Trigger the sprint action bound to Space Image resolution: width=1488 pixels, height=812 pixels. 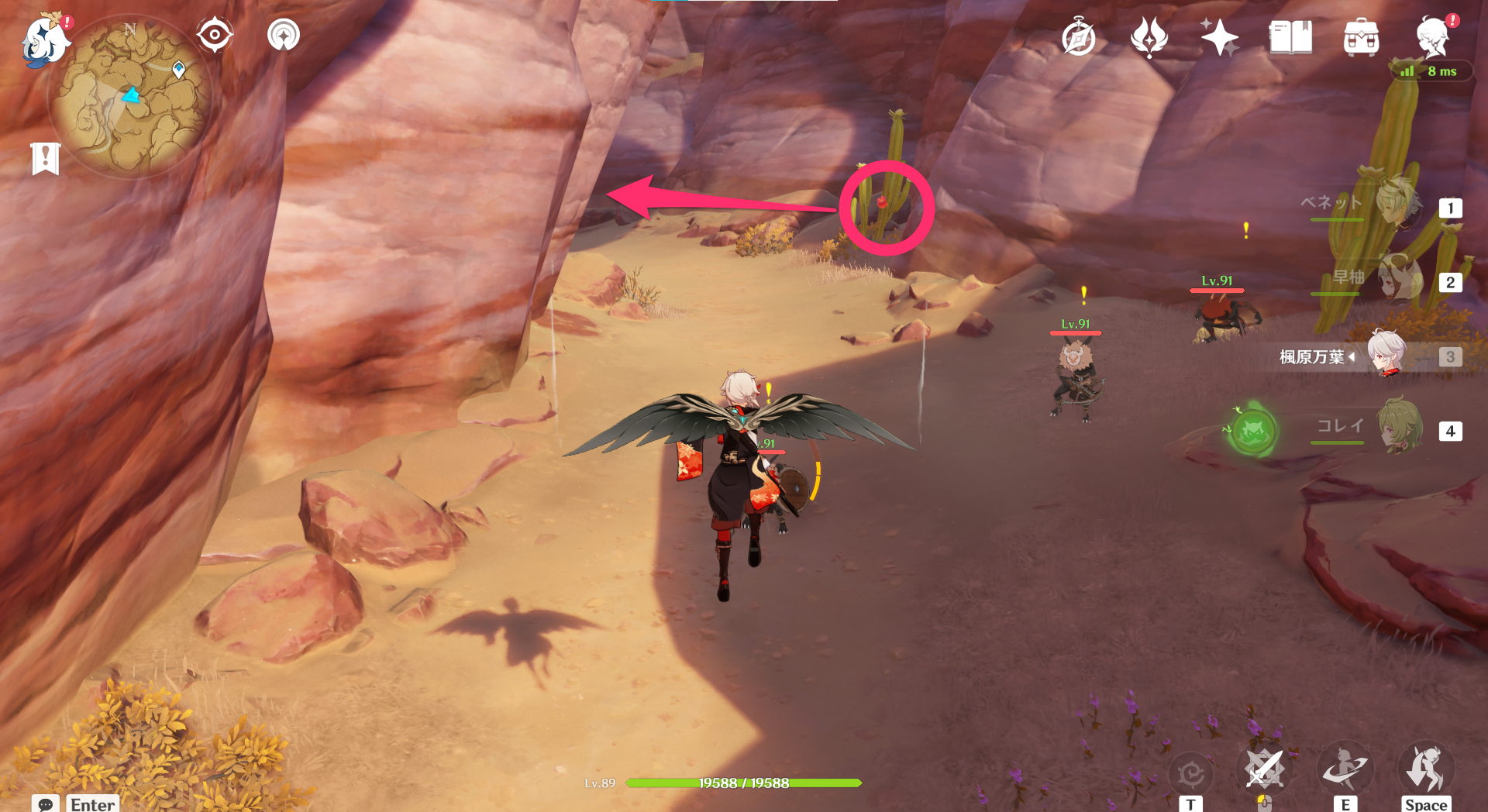(x=1427, y=769)
